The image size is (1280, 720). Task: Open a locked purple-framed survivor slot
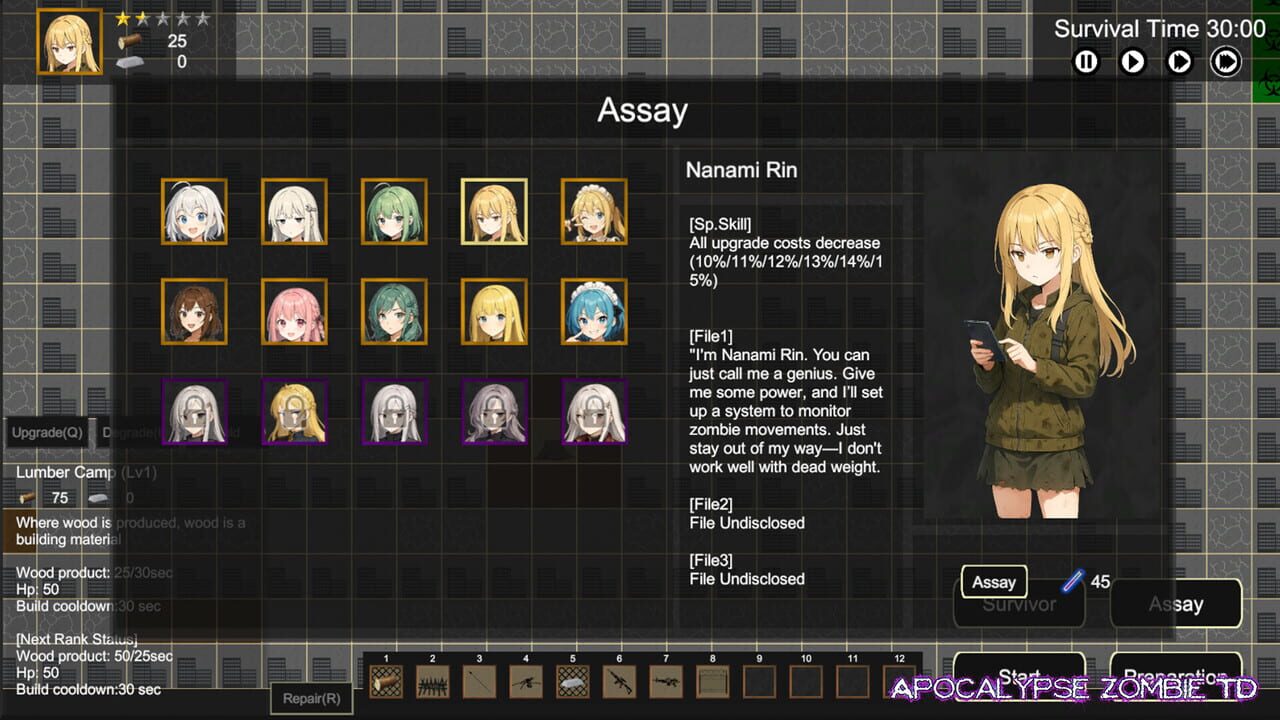[193, 411]
